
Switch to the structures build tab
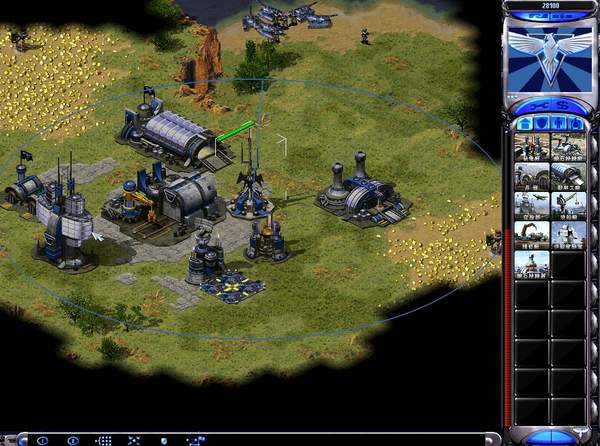[521, 124]
